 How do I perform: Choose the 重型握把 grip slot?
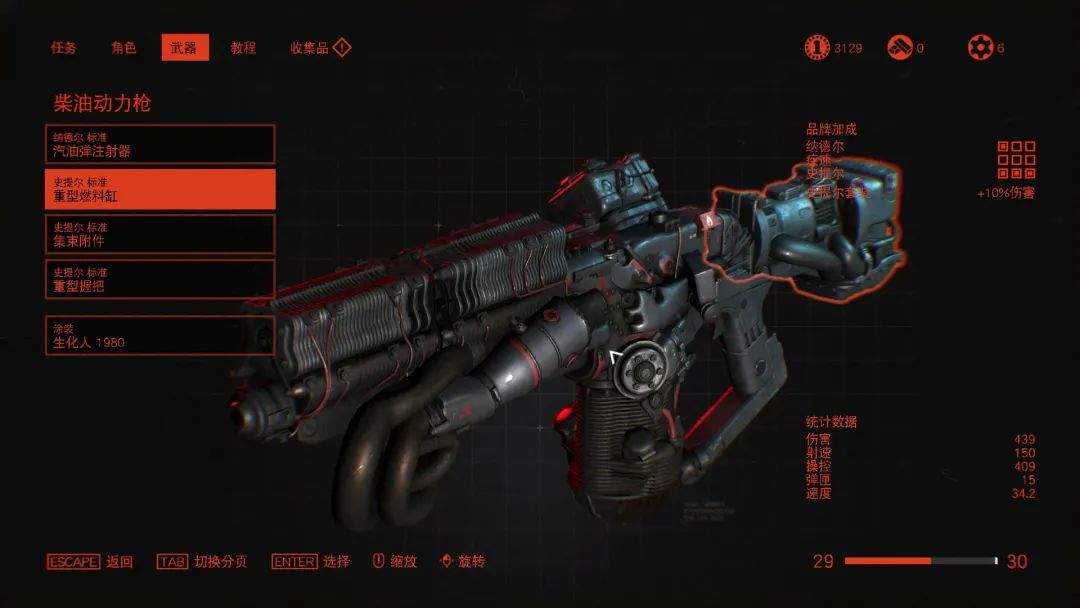click(160, 279)
